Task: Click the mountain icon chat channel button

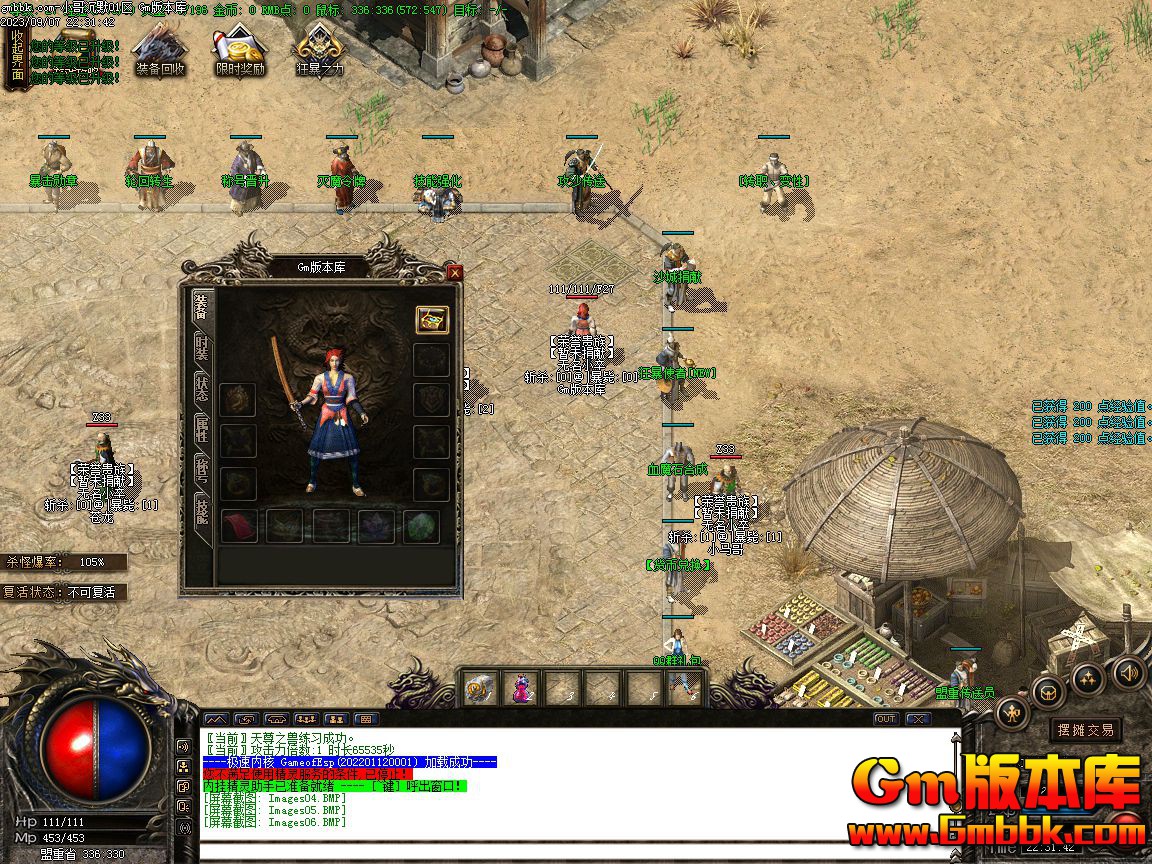Action: (215, 718)
